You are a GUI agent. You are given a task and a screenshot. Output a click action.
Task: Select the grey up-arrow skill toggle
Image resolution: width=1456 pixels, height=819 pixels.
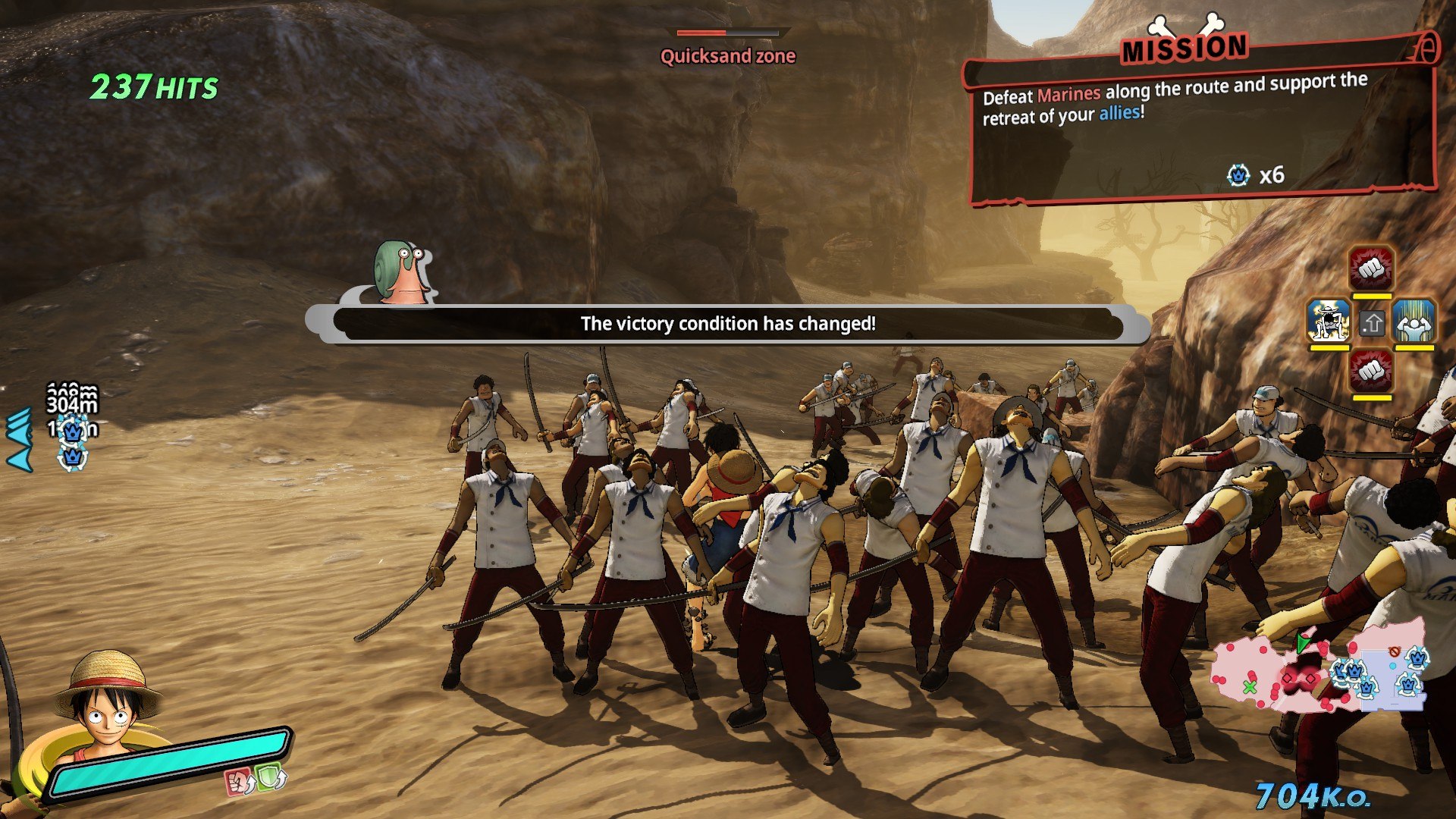[1372, 324]
